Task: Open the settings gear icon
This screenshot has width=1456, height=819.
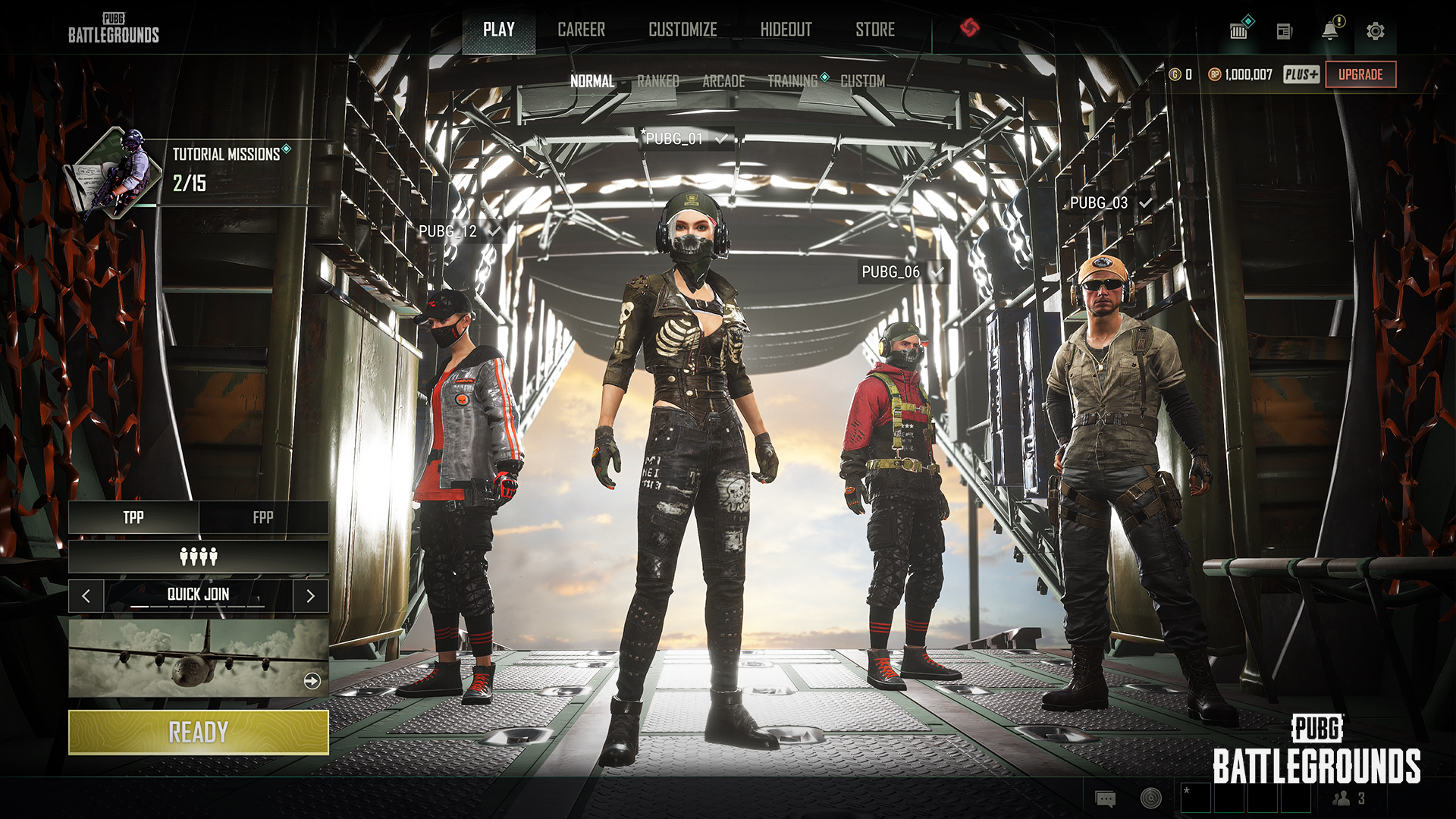Action: [x=1375, y=31]
